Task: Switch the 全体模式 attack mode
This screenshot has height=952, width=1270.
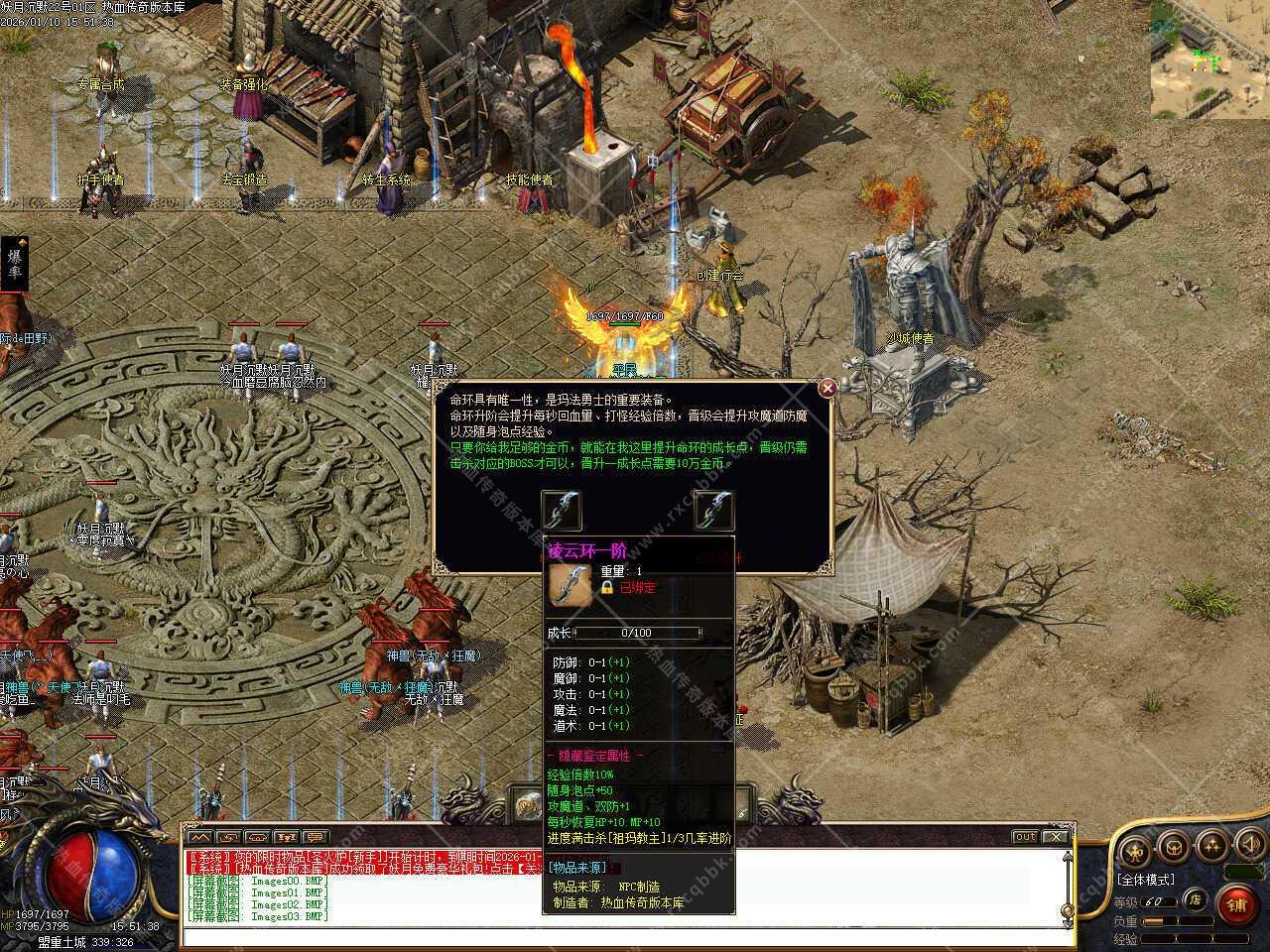Action: click(x=1146, y=880)
